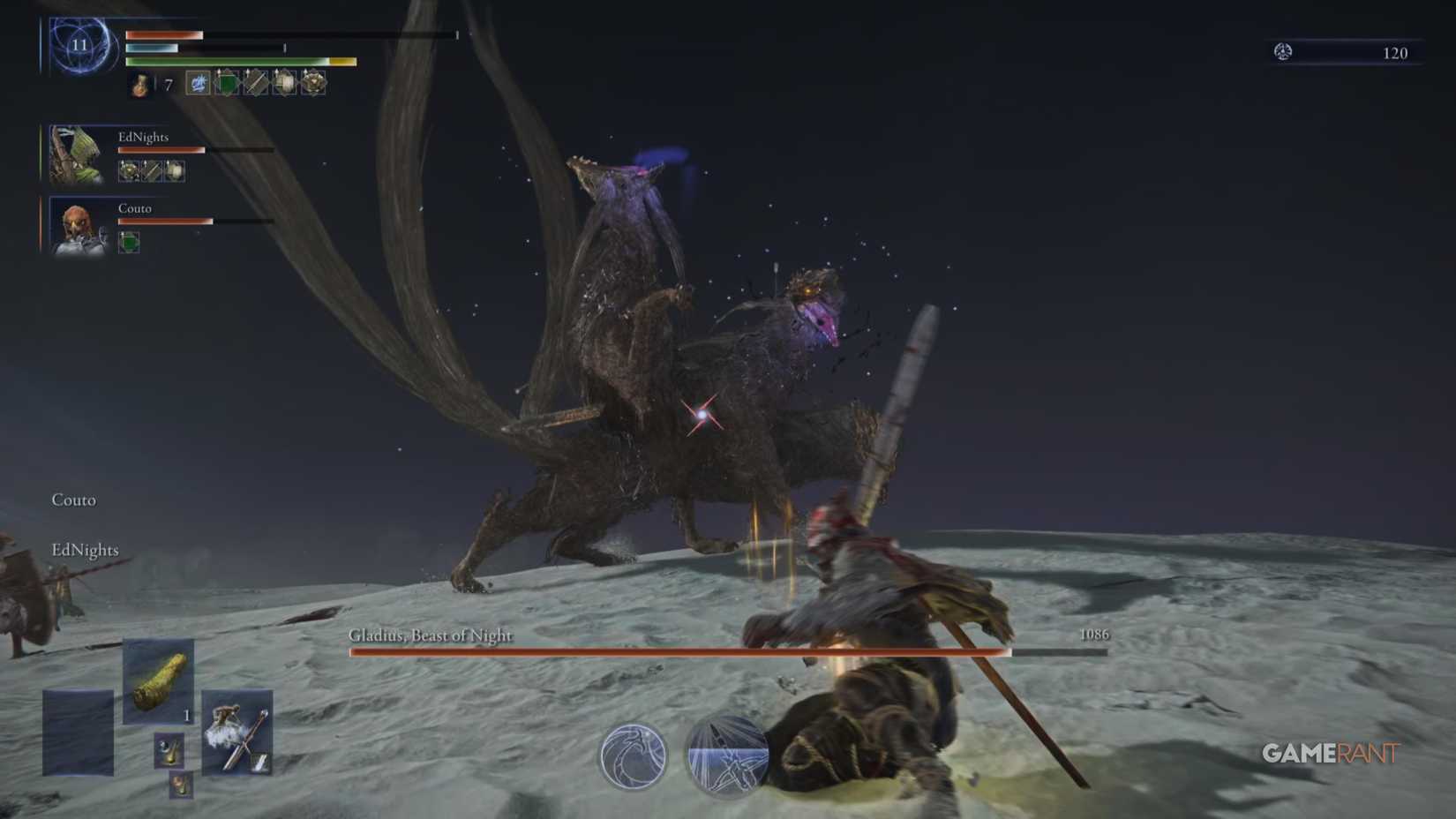The image size is (1456, 819).
Task: Toggle Couto's green buff indicator
Action: [x=128, y=241]
